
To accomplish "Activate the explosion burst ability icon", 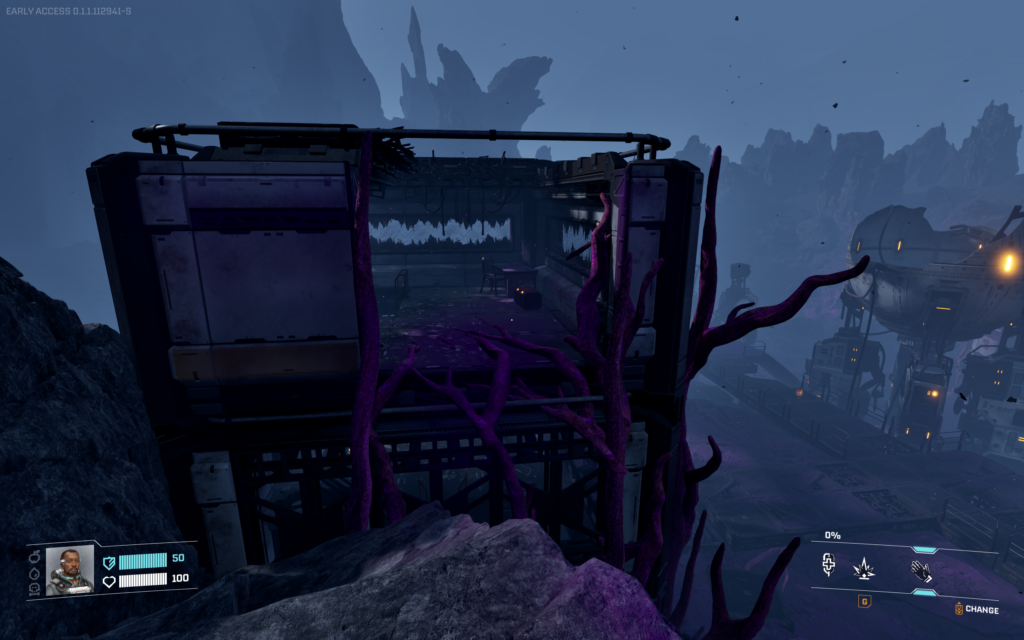I will [x=864, y=570].
